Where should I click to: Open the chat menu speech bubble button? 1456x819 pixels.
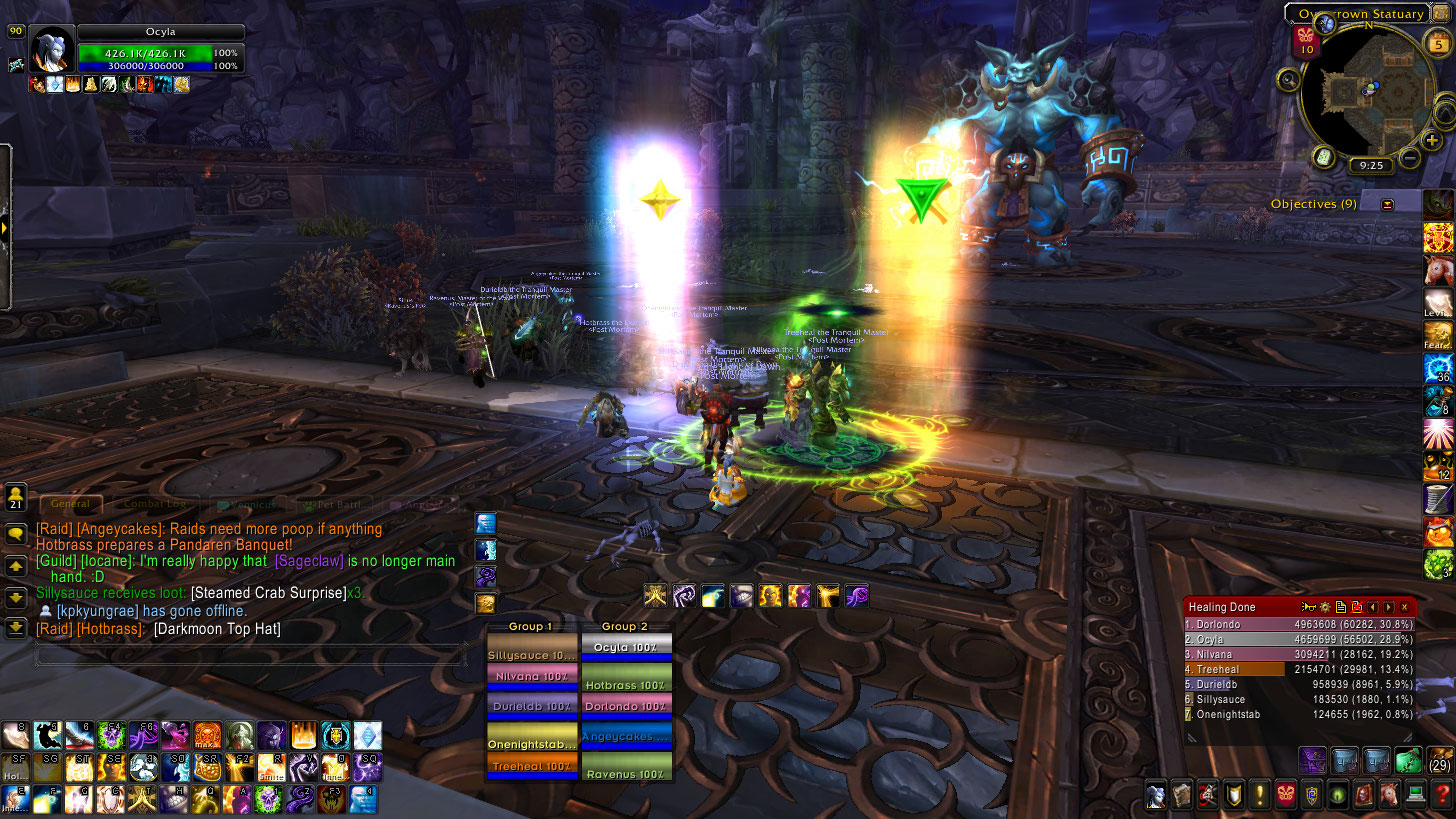point(16,534)
